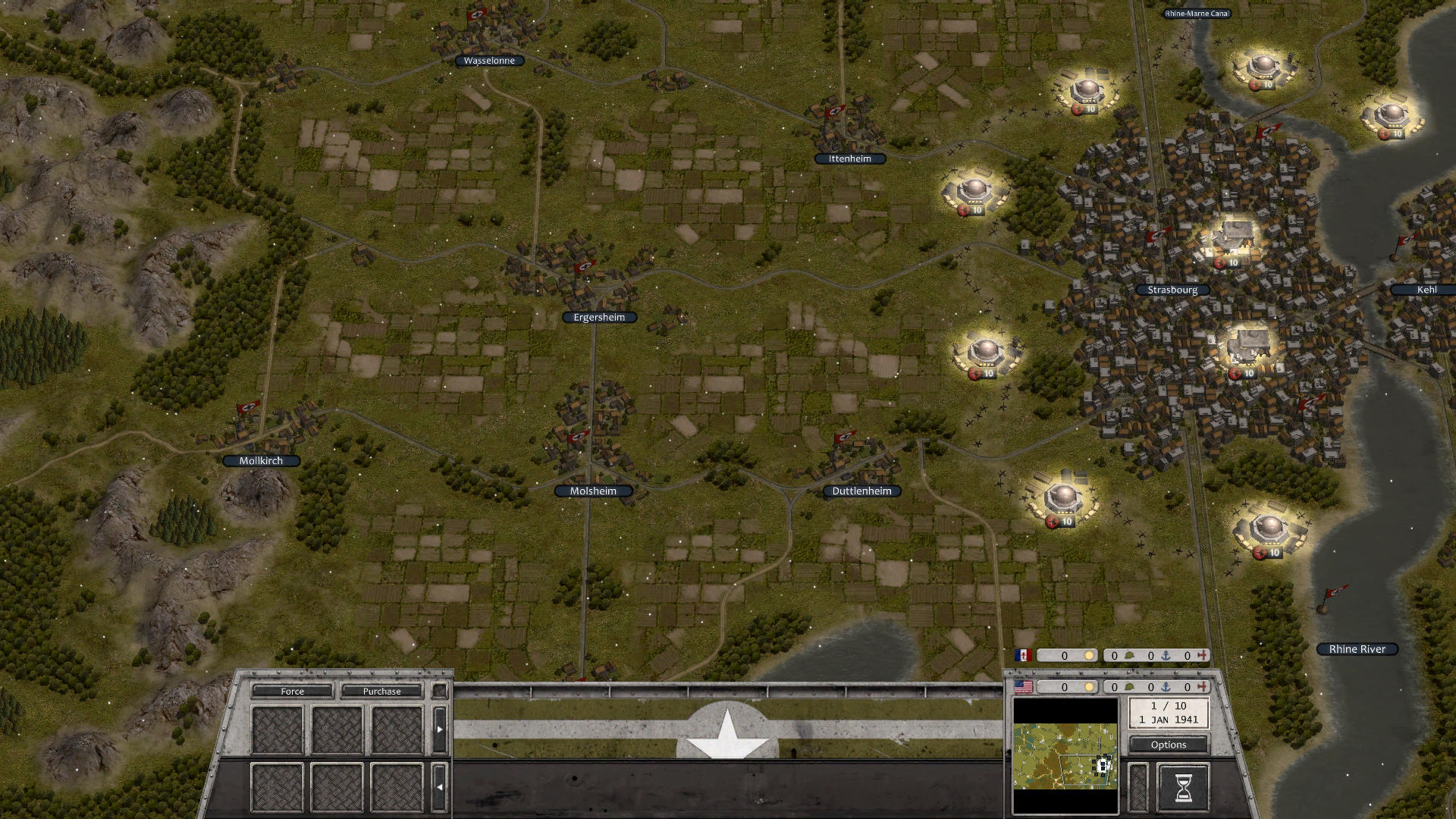Open the Force tab

point(293,691)
